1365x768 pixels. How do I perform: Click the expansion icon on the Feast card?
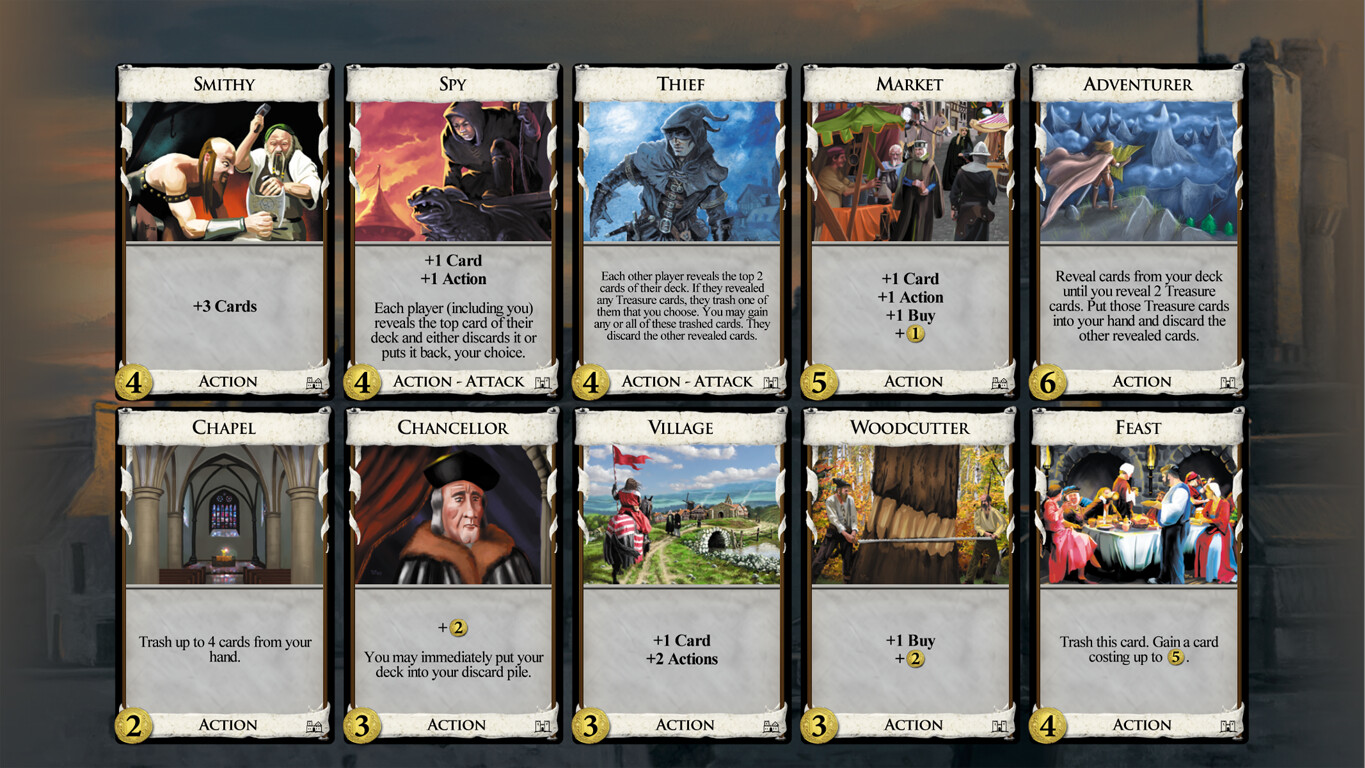(x=1226, y=725)
